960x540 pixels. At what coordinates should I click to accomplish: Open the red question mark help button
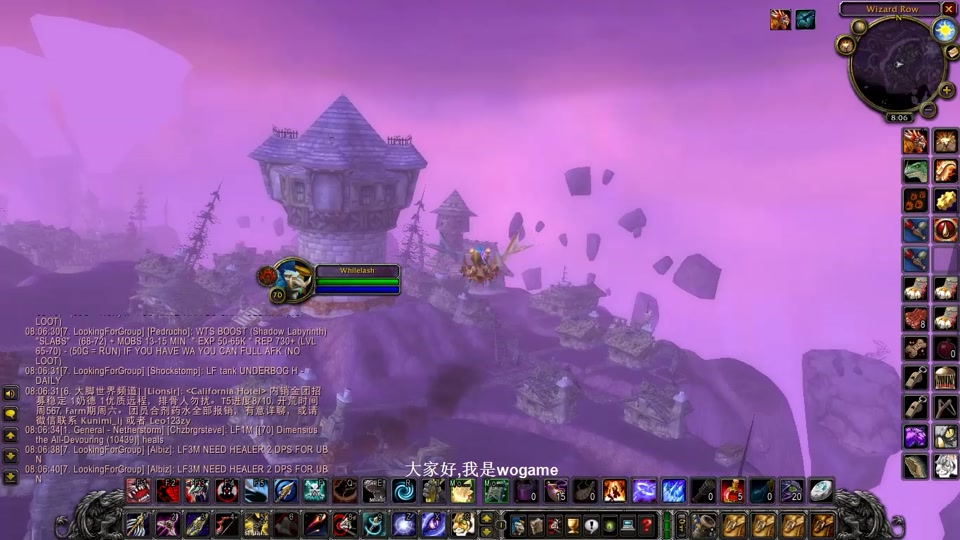(x=647, y=525)
